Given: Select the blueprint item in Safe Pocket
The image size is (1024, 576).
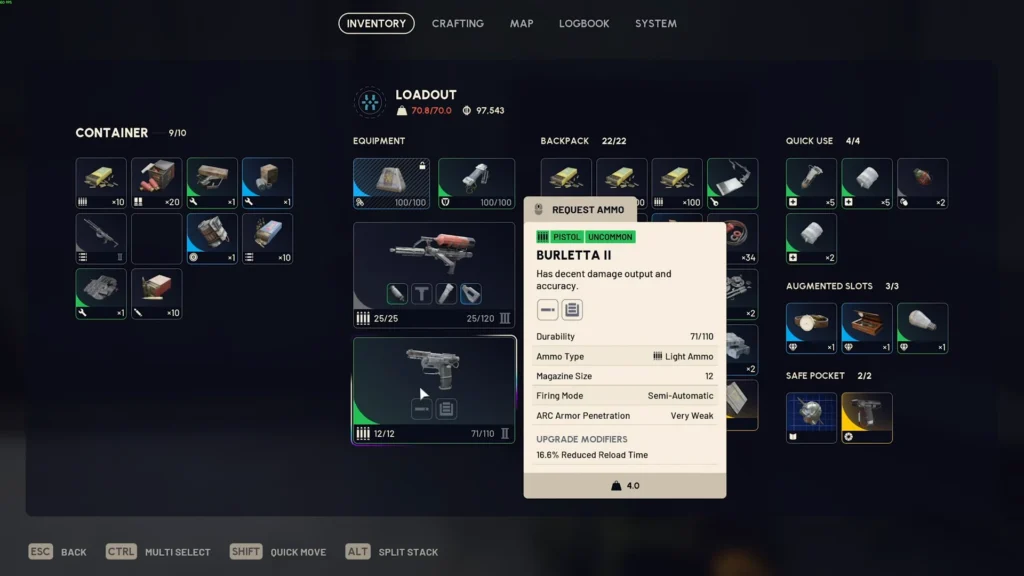Looking at the screenshot, I should coord(811,417).
